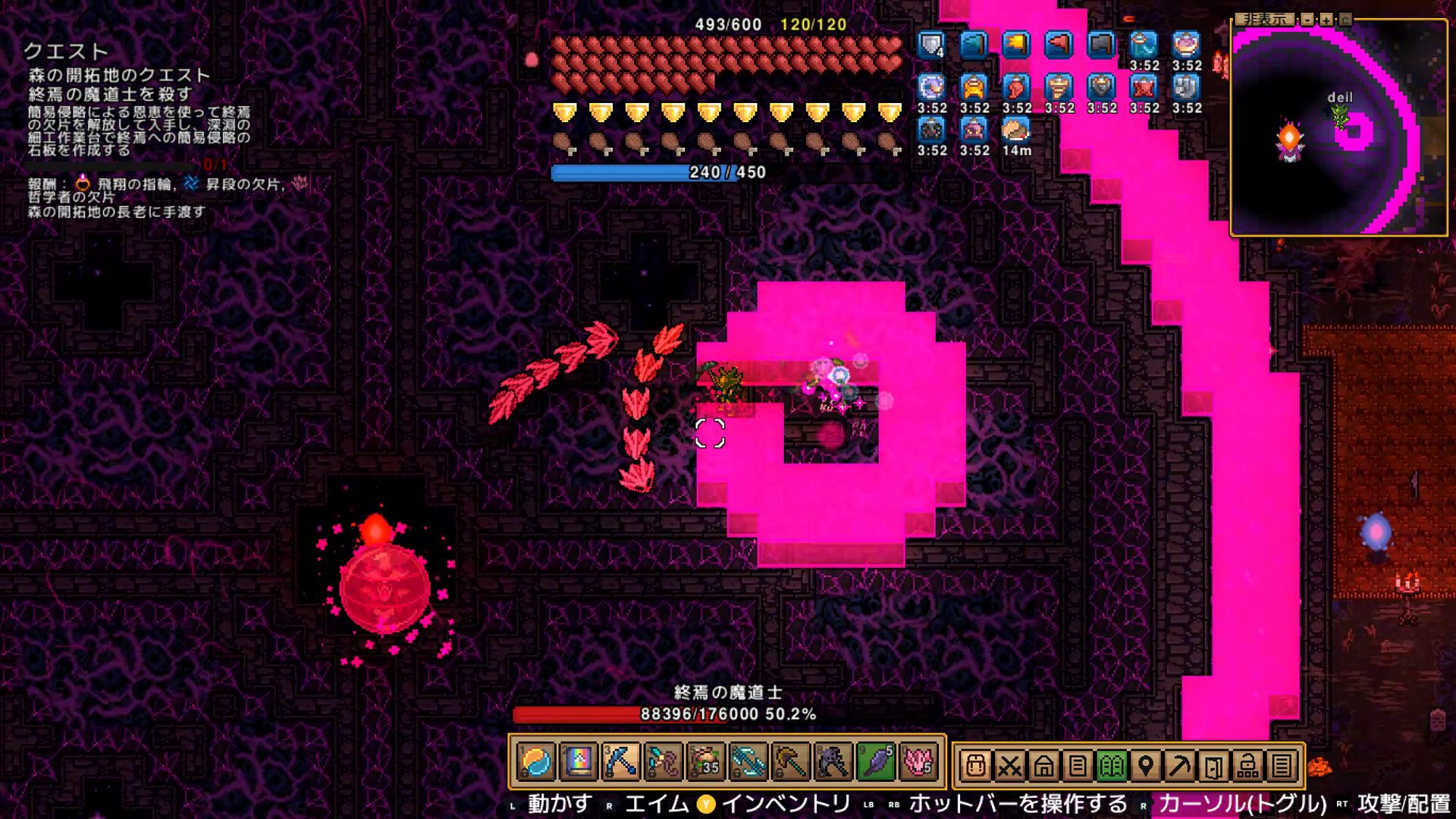Click the pickaxe icon menu button
Screen dimensions: 1456x819
pos(1179,767)
